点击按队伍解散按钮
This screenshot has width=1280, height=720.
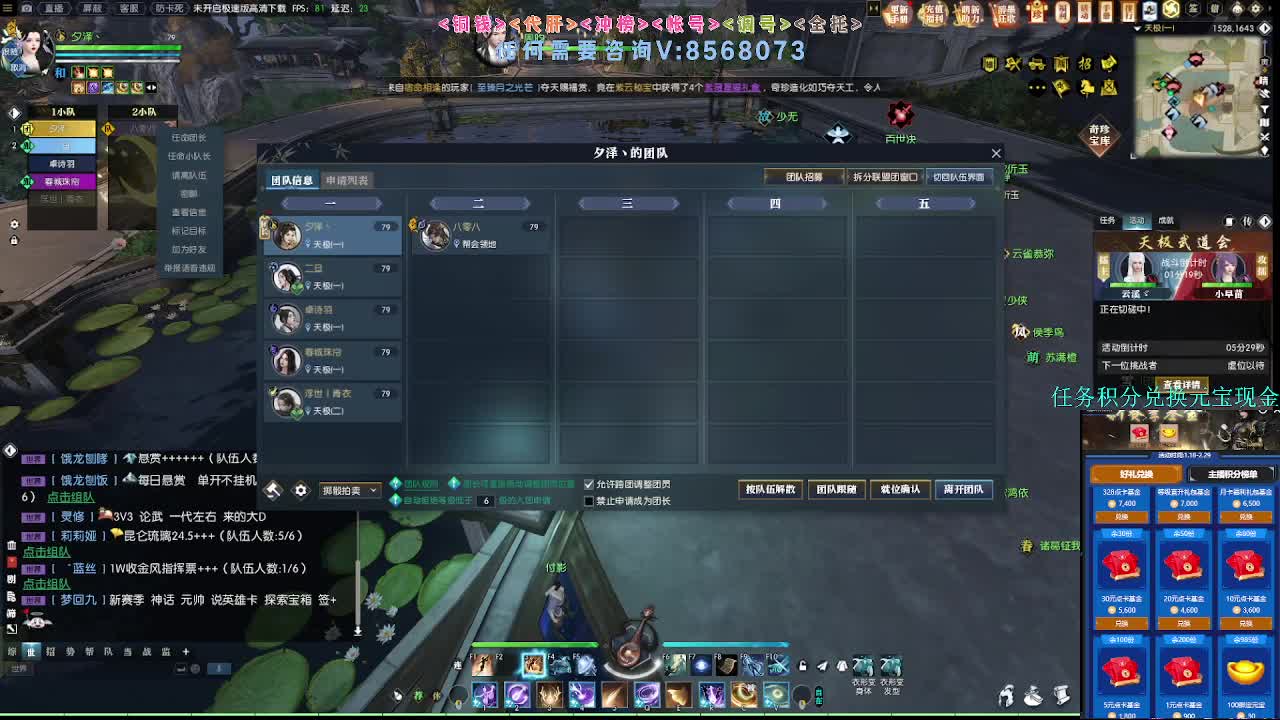pyautogui.click(x=770, y=490)
